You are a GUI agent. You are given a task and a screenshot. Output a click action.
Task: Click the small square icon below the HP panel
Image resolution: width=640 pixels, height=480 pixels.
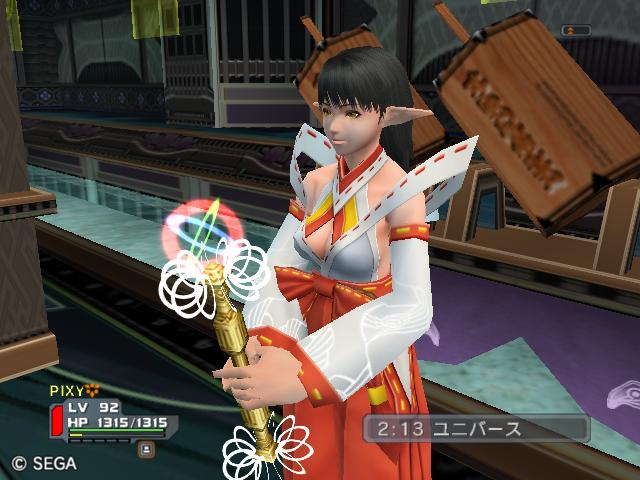click(x=146, y=449)
